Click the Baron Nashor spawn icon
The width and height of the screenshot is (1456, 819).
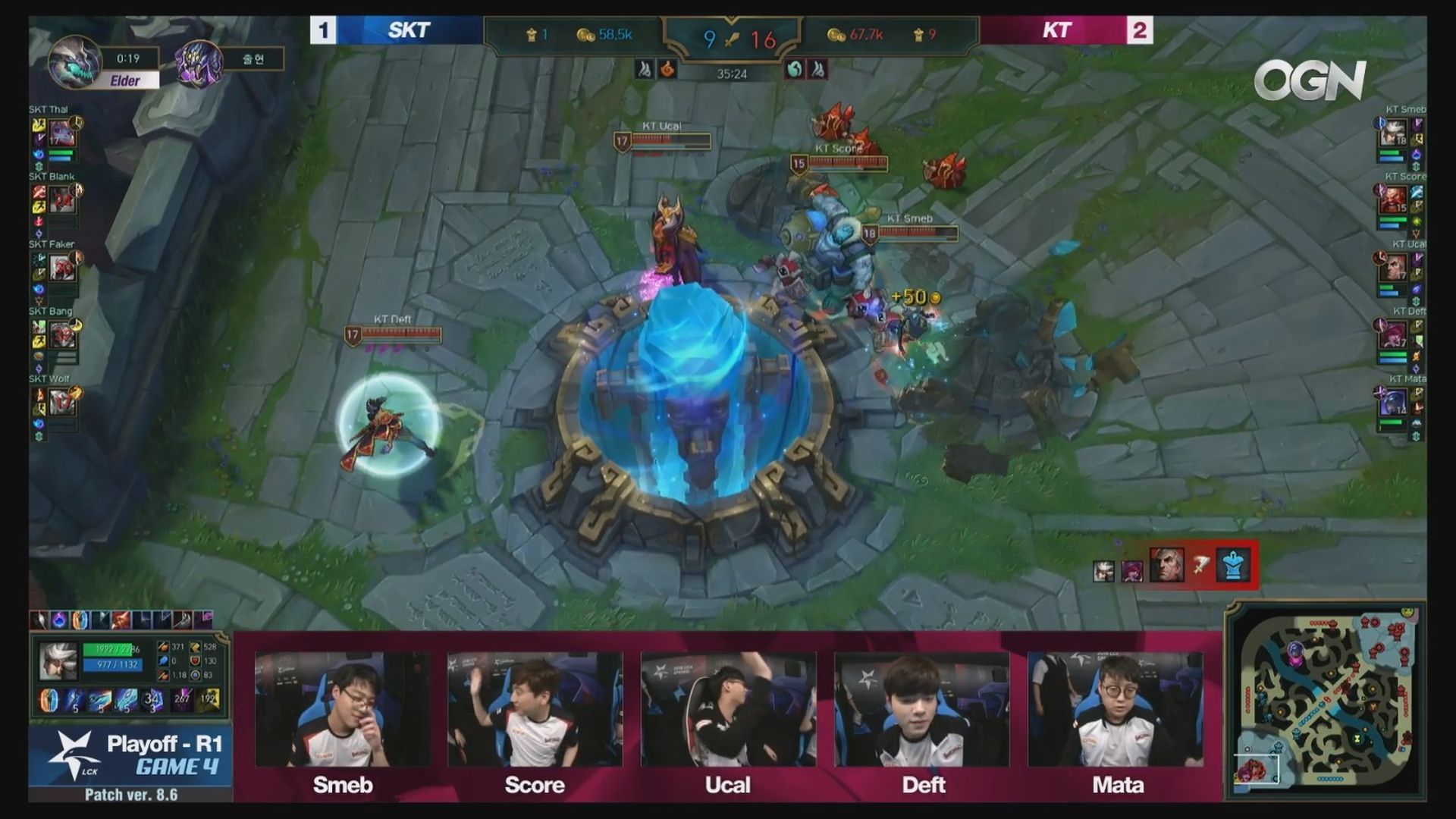(199, 62)
